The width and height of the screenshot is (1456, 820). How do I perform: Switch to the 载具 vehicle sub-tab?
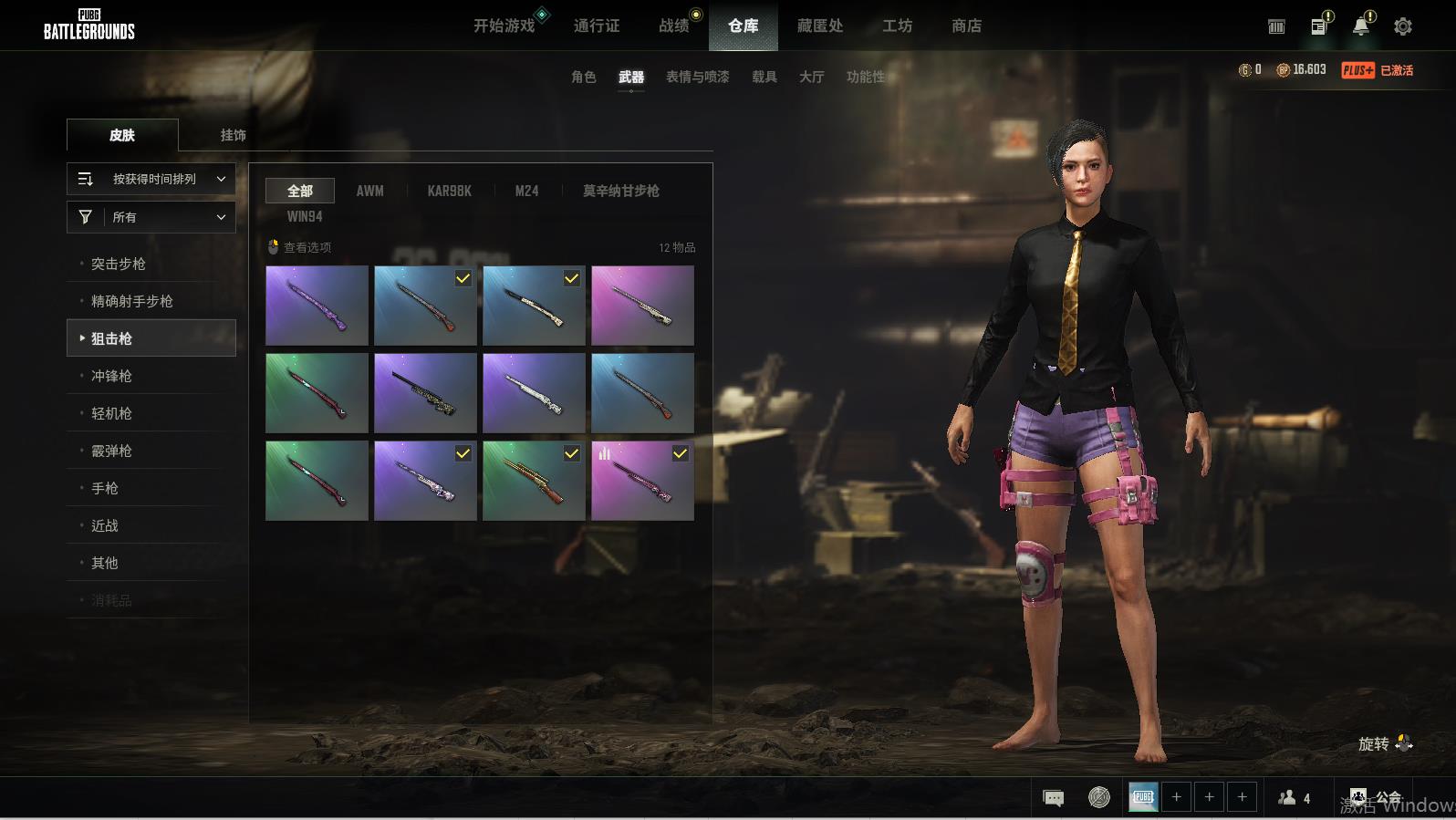point(764,77)
